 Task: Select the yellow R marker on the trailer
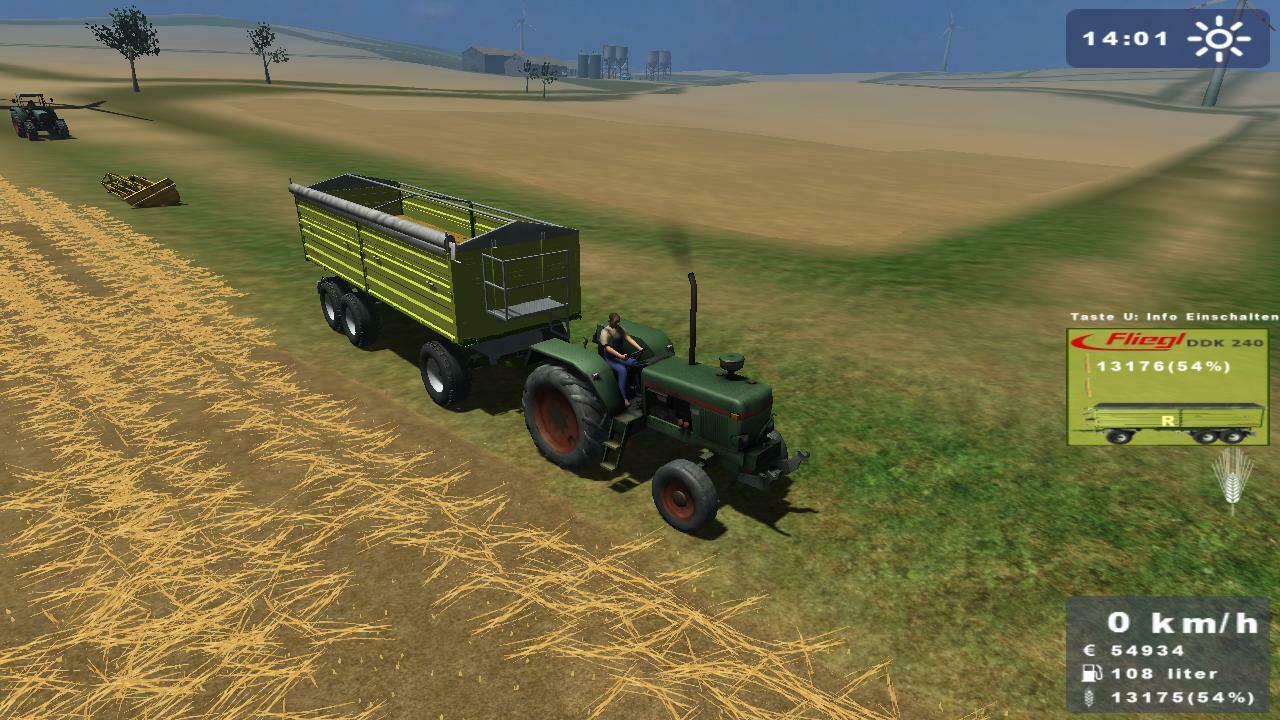tap(1168, 422)
